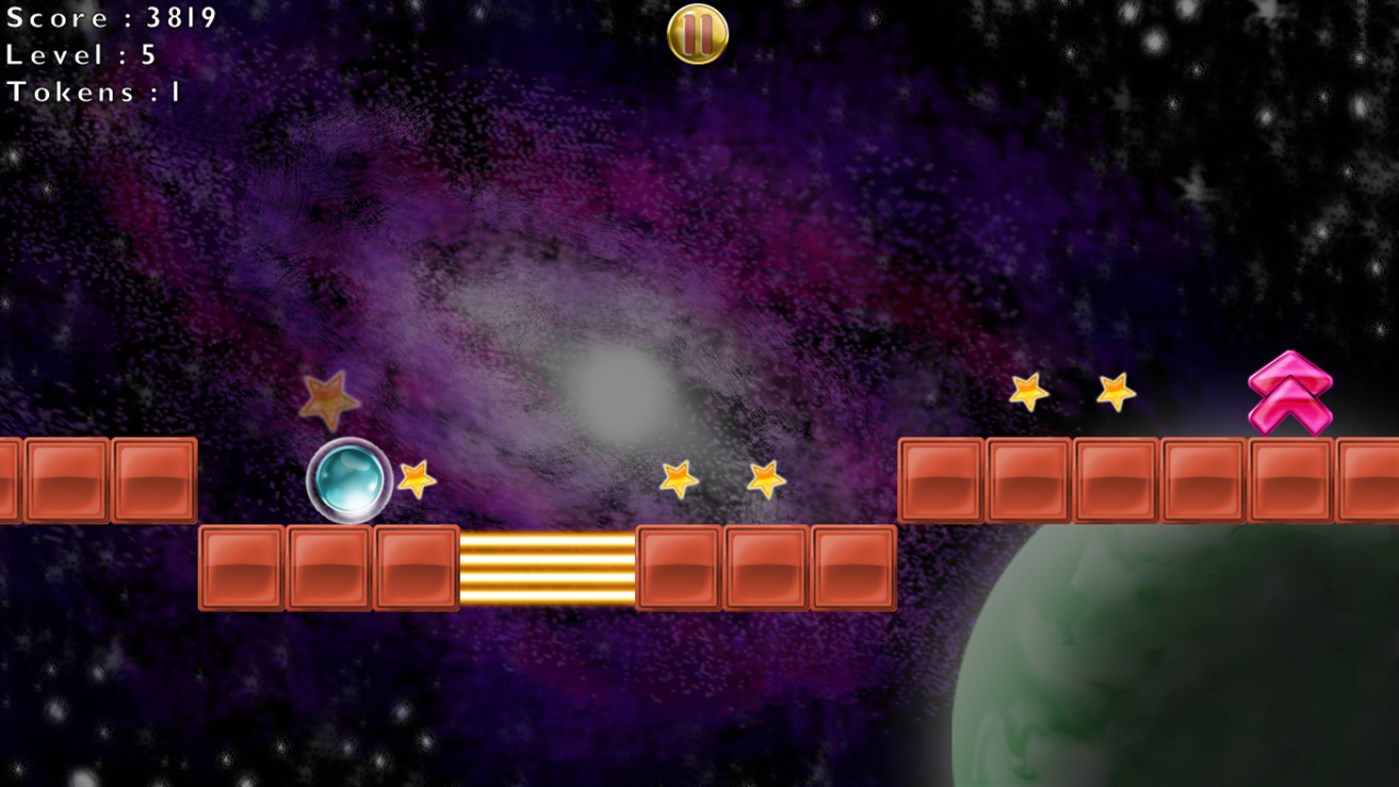Click the Score label in the corner

pyautogui.click(x=110, y=18)
